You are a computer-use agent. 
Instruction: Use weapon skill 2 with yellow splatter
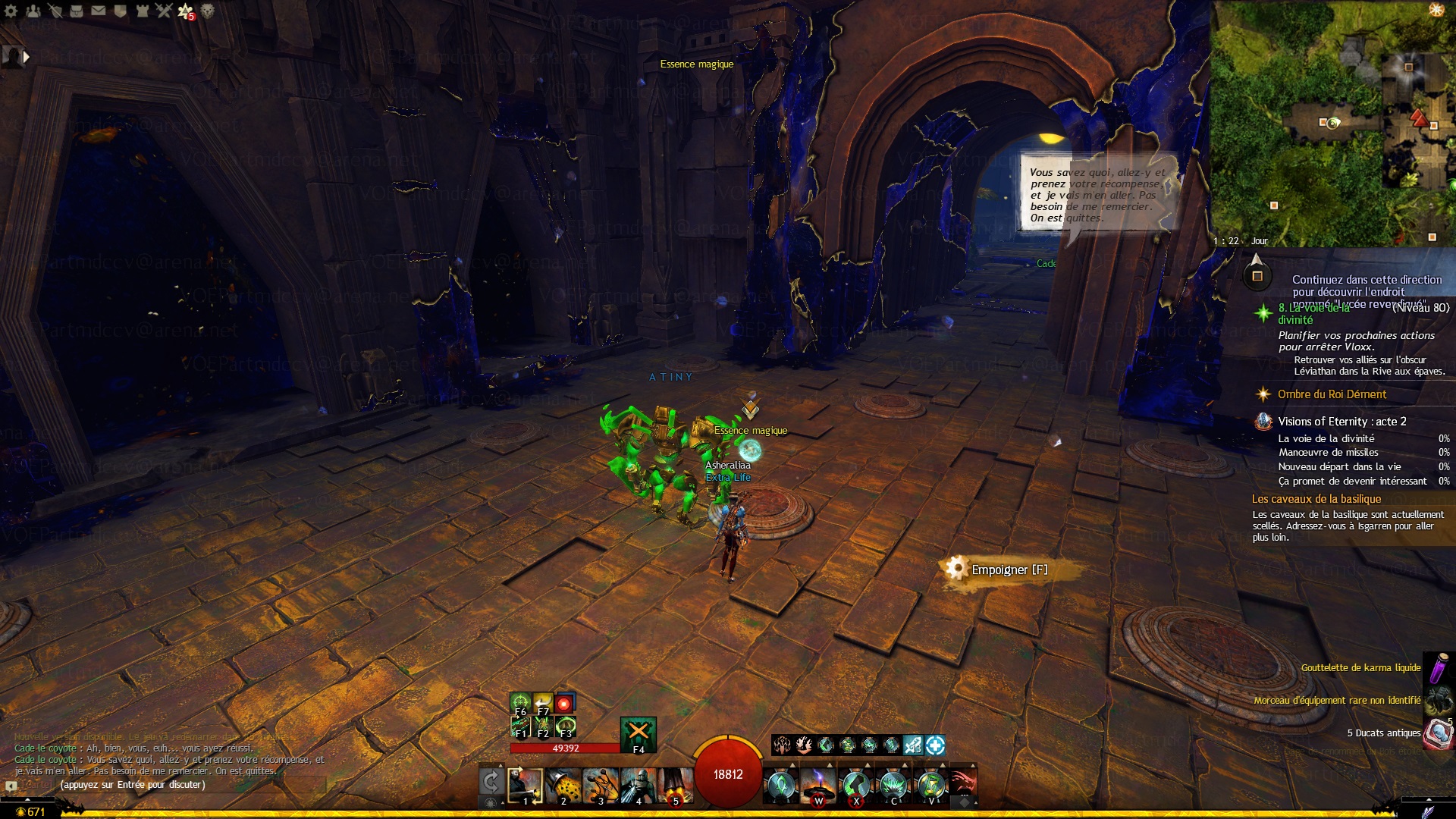[x=563, y=786]
